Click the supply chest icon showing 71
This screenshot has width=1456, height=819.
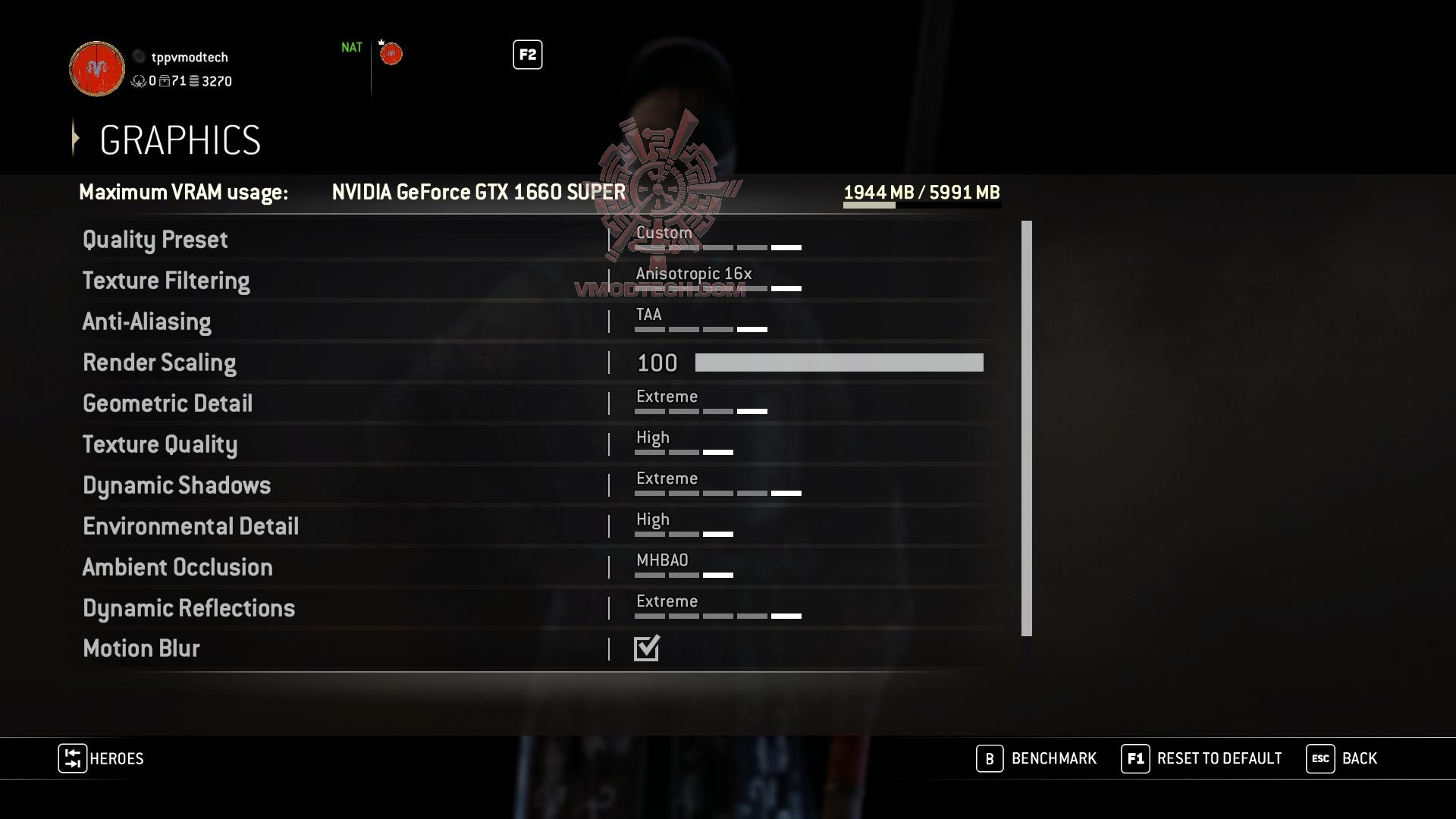164,82
